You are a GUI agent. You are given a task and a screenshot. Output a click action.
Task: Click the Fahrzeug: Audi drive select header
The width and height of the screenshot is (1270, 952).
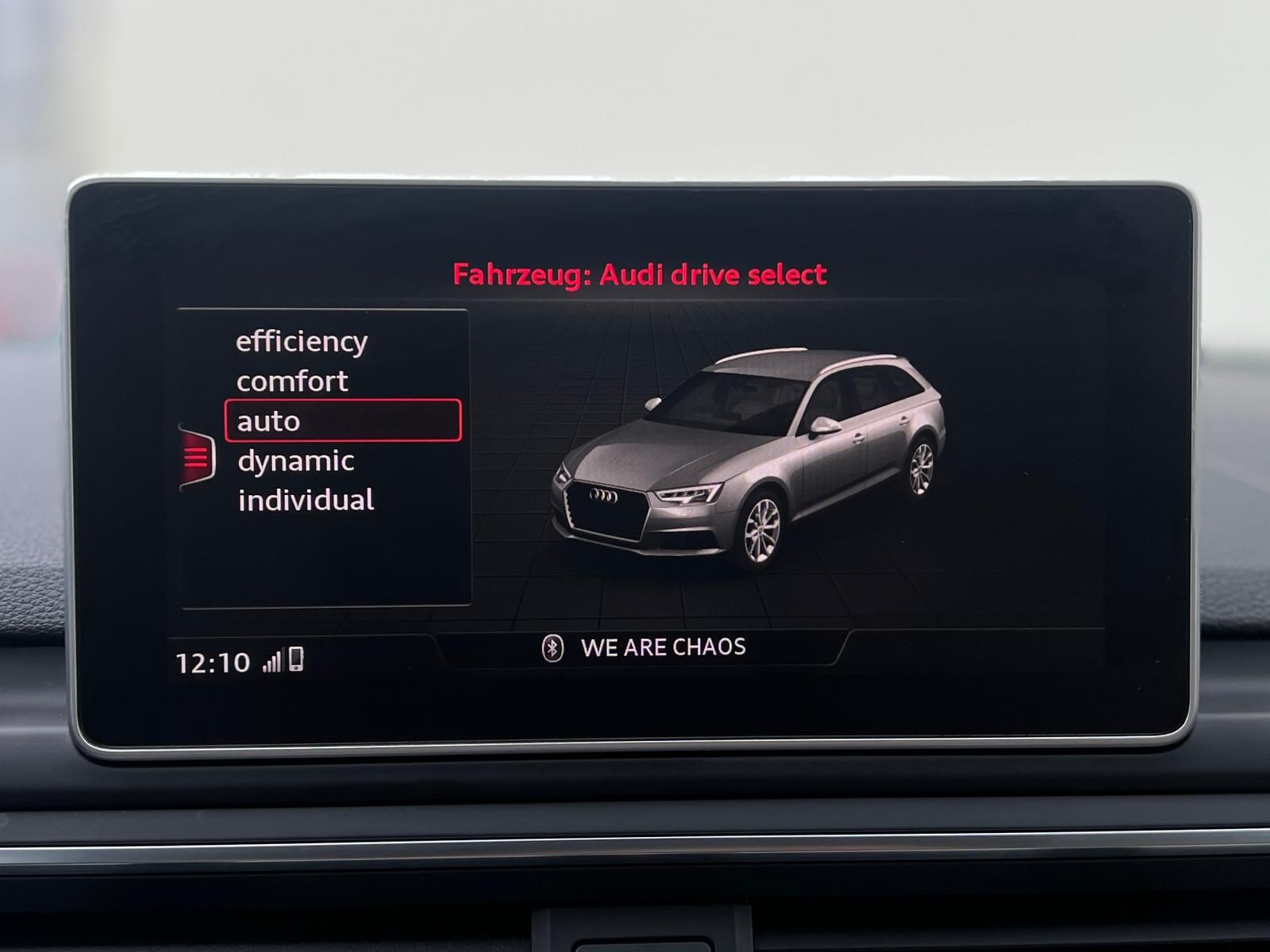point(643,274)
